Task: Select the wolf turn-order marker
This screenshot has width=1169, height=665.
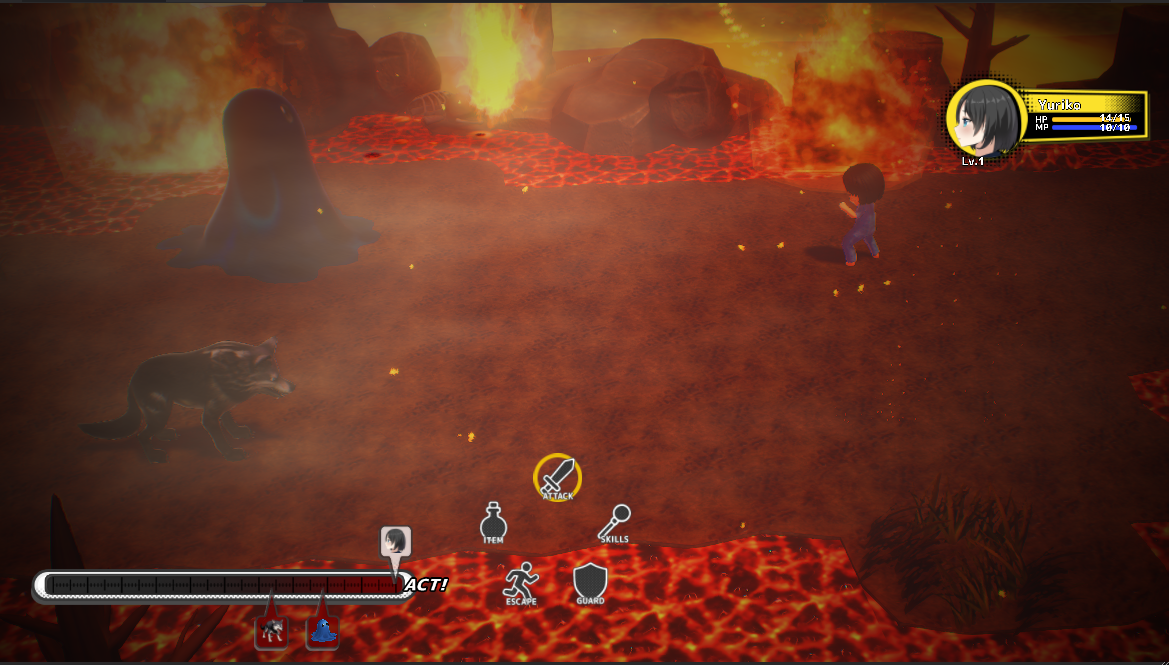Action: click(x=271, y=632)
